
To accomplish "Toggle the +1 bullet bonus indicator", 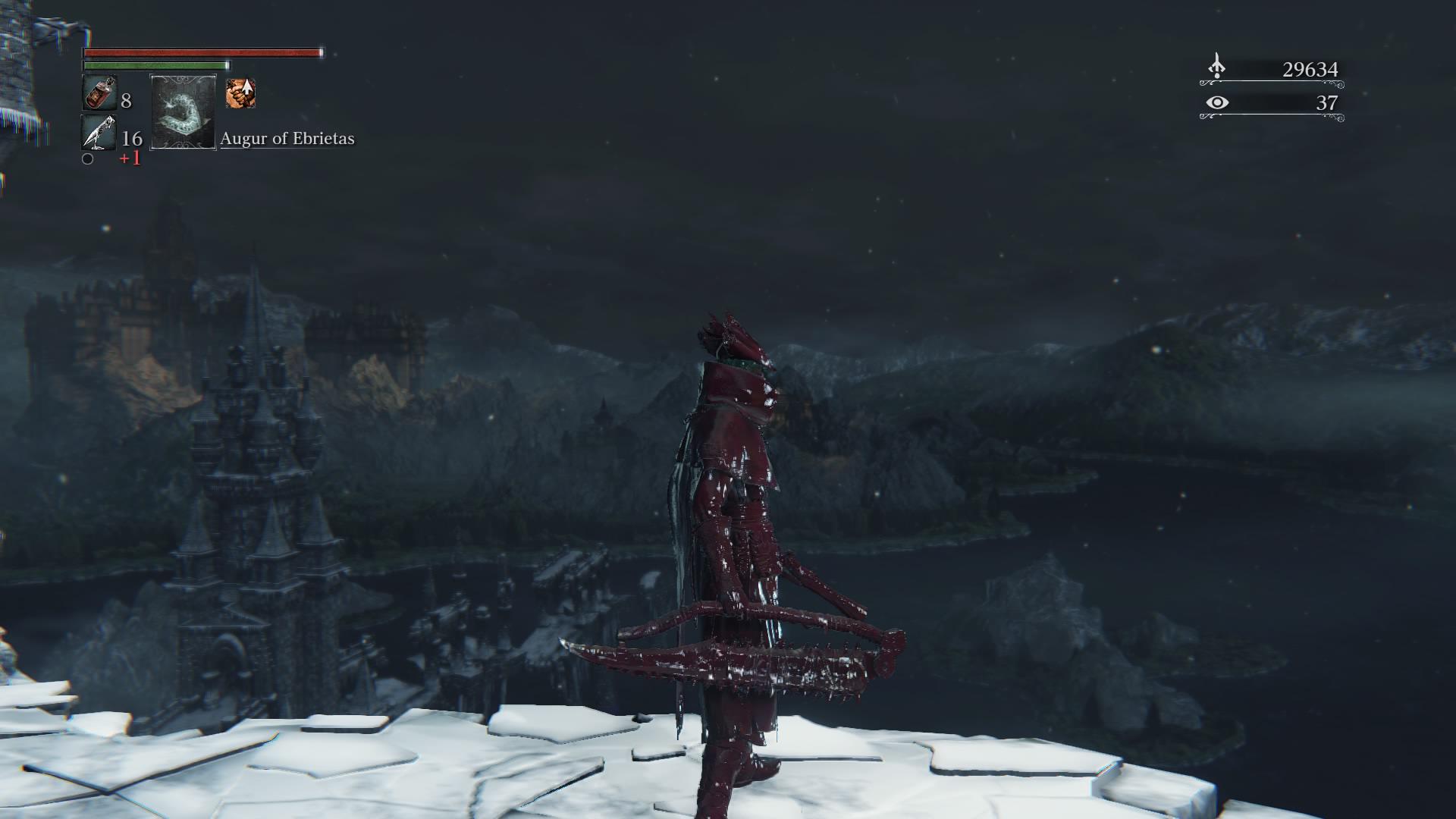I will click(130, 160).
